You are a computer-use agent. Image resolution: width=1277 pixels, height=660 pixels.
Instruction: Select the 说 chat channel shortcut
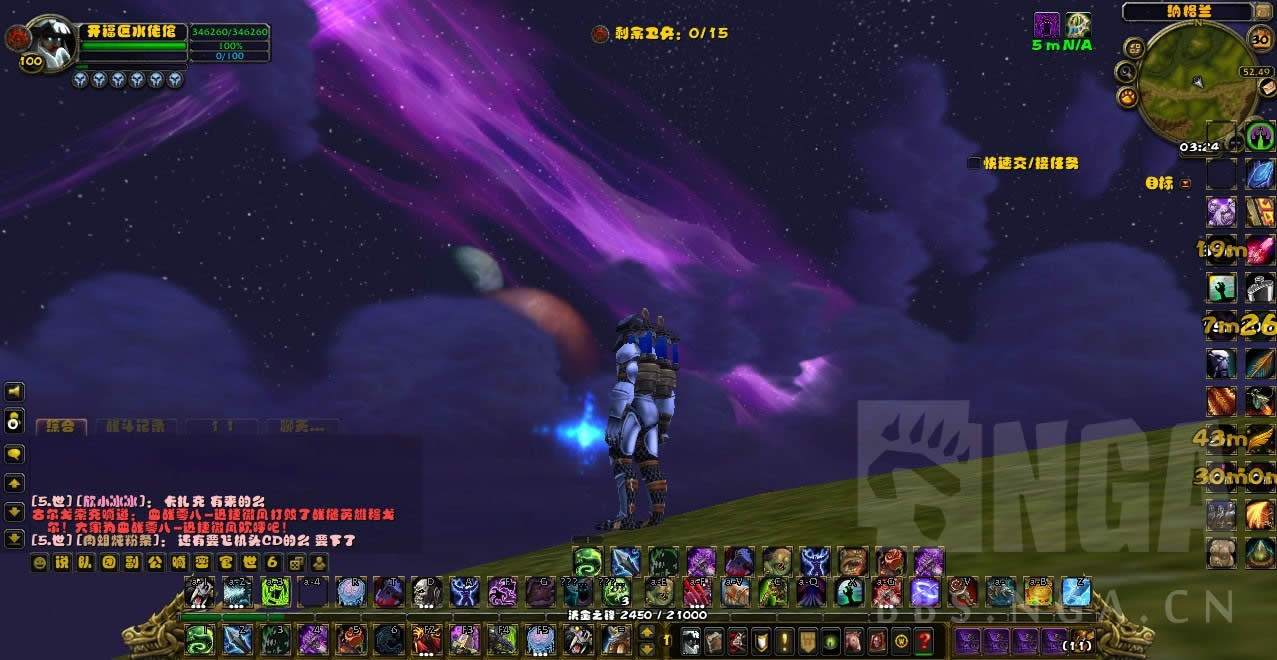coord(63,563)
